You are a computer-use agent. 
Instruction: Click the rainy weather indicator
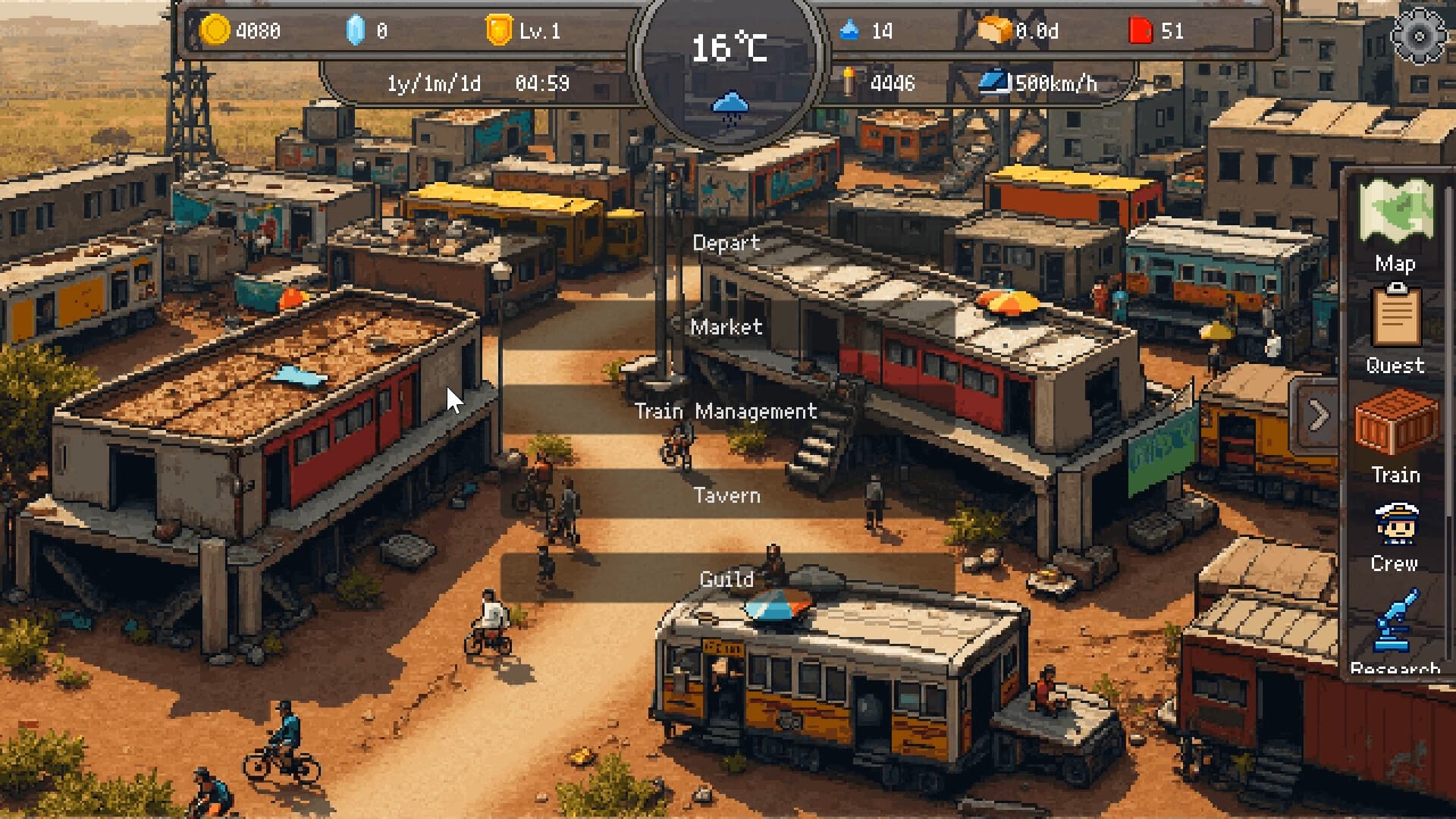730,106
